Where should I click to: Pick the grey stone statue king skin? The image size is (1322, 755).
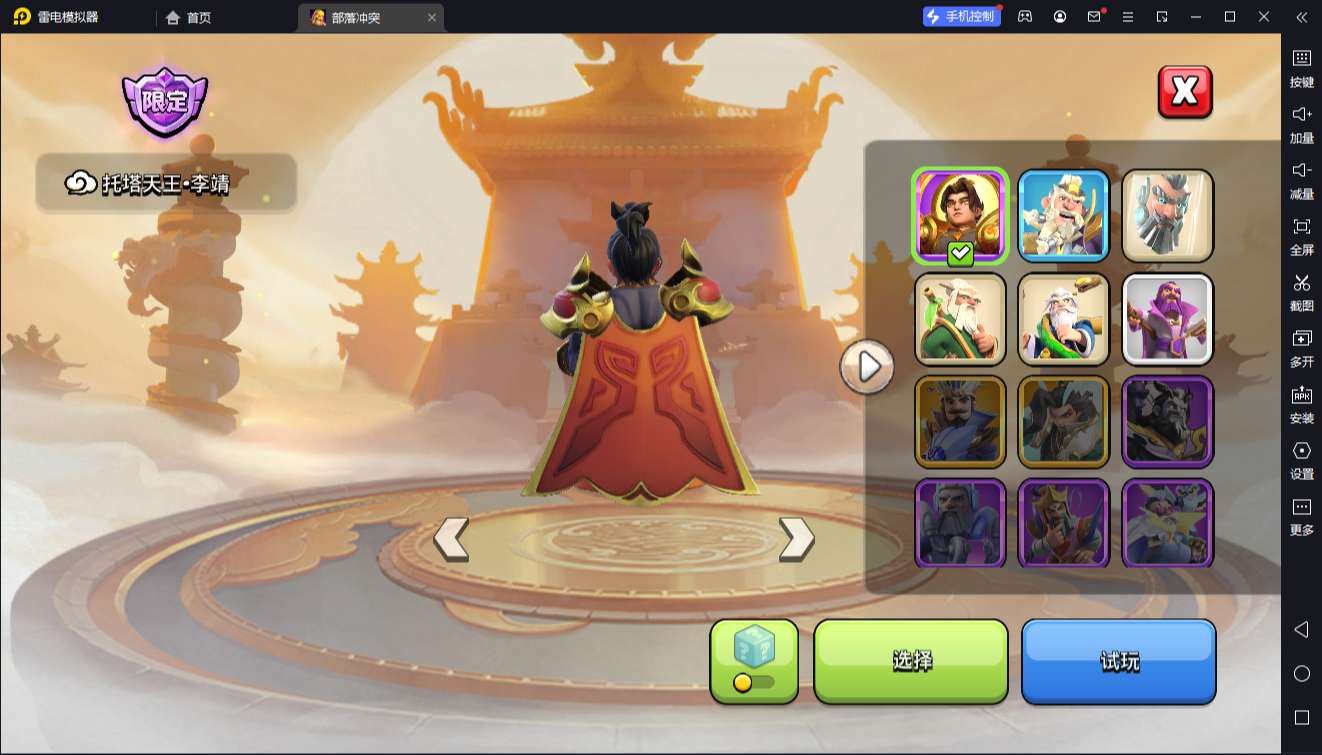(x=1167, y=215)
